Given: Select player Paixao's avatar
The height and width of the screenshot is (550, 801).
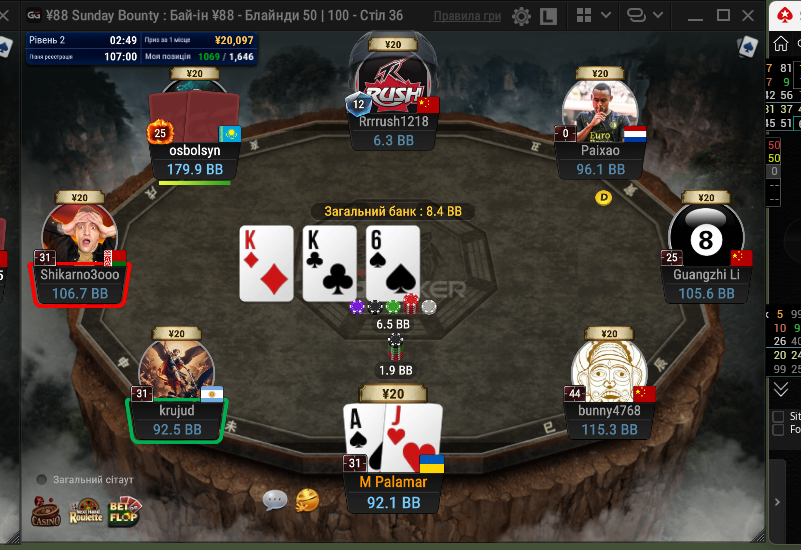Looking at the screenshot, I should point(600,110).
